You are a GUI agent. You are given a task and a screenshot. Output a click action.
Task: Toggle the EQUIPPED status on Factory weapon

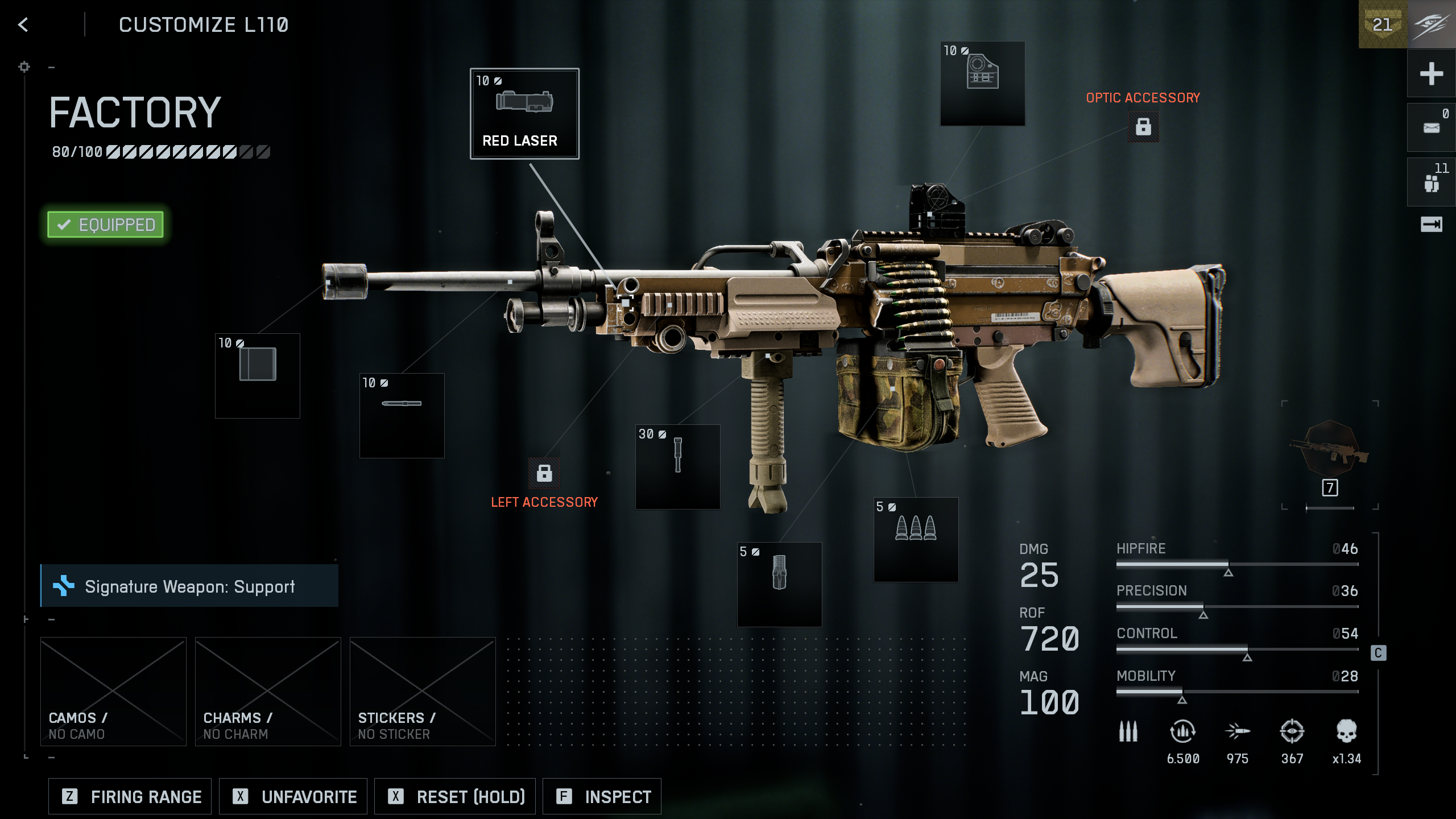pyautogui.click(x=105, y=224)
